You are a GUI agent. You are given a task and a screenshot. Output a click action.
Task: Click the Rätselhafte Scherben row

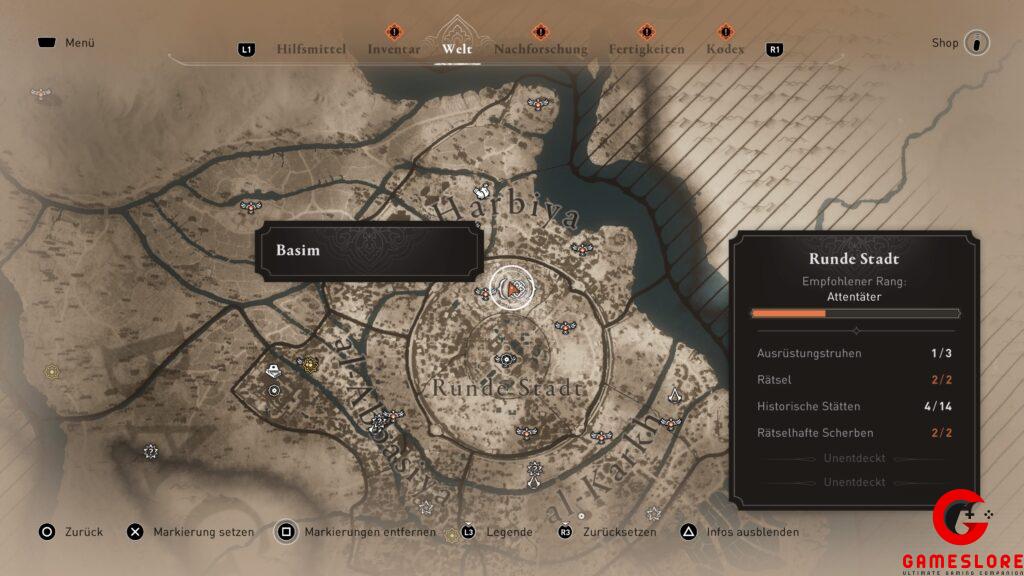click(x=855, y=433)
